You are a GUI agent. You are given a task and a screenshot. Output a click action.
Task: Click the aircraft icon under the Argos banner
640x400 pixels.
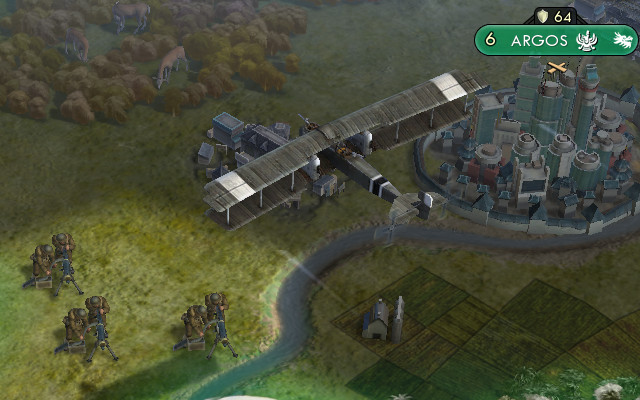557,68
